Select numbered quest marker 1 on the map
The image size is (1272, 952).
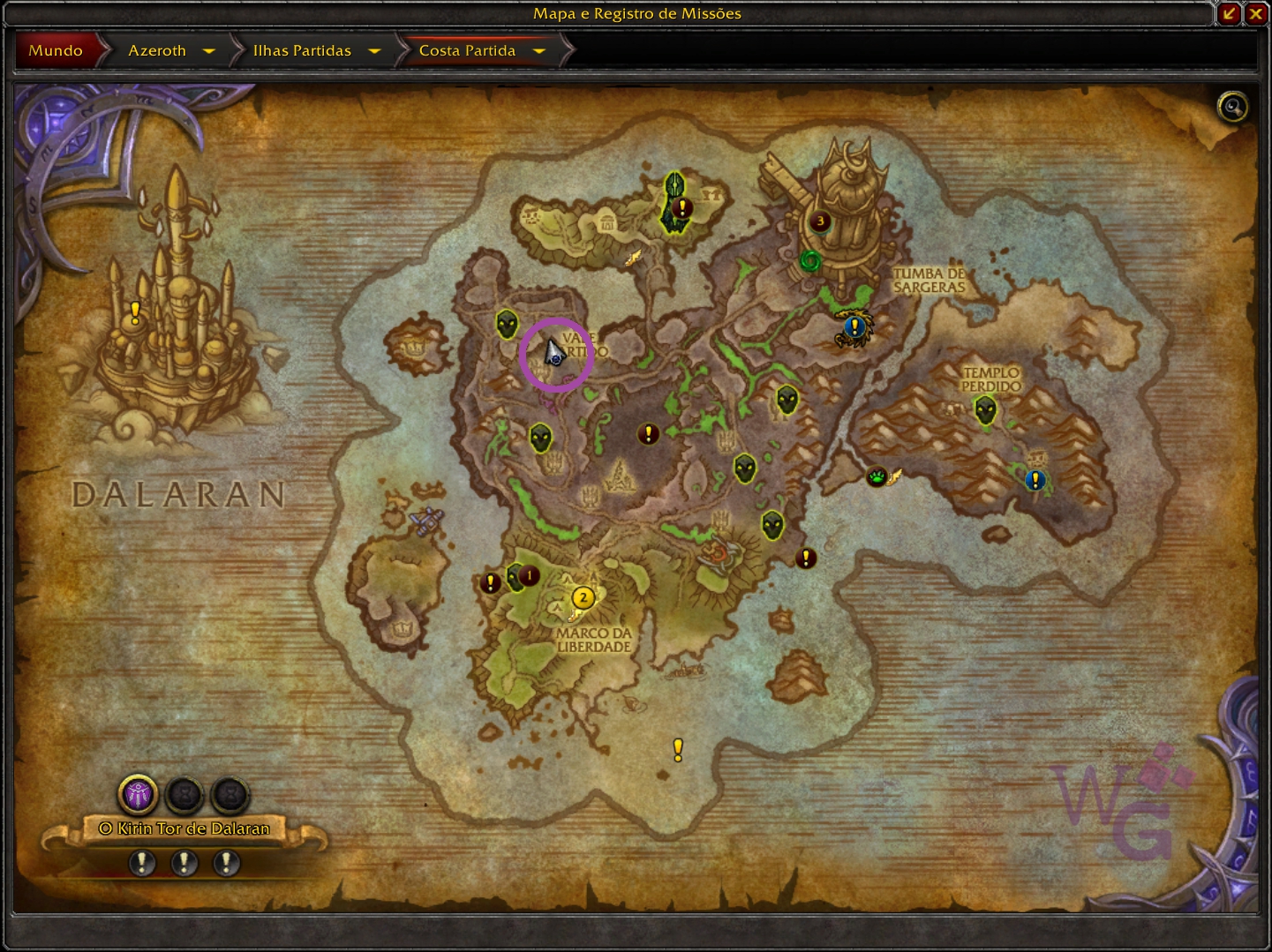point(529,576)
